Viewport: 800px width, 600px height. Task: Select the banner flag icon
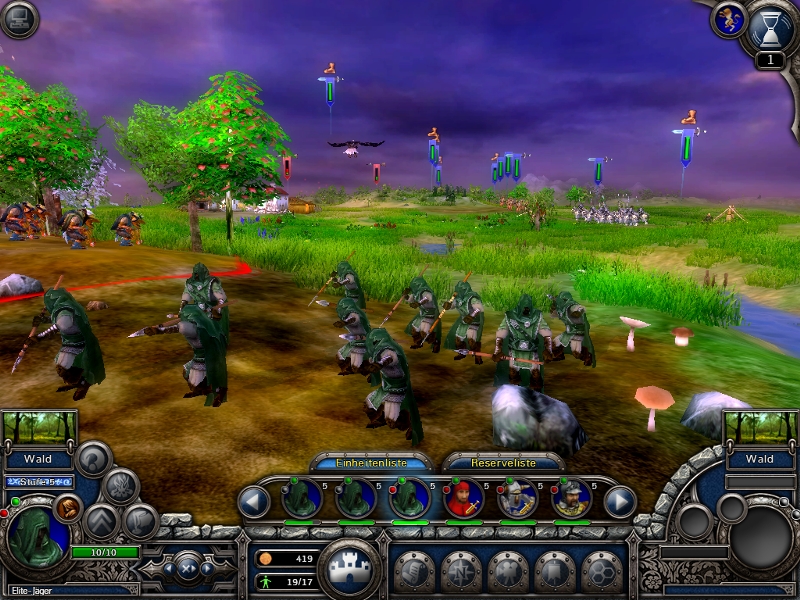[556, 571]
